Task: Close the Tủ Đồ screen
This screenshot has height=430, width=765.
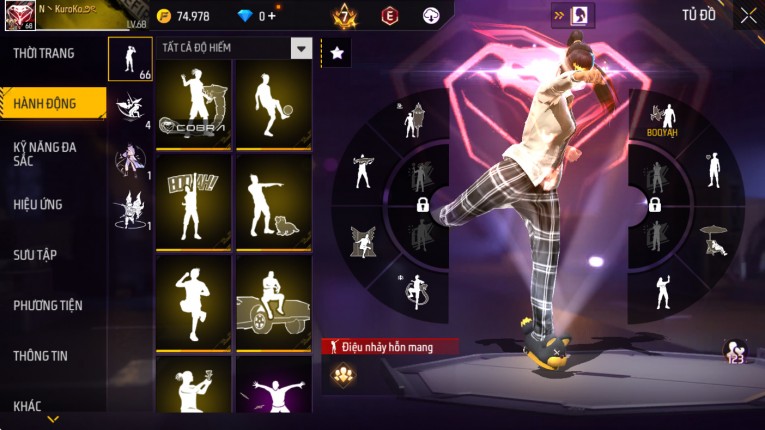Action: [748, 15]
